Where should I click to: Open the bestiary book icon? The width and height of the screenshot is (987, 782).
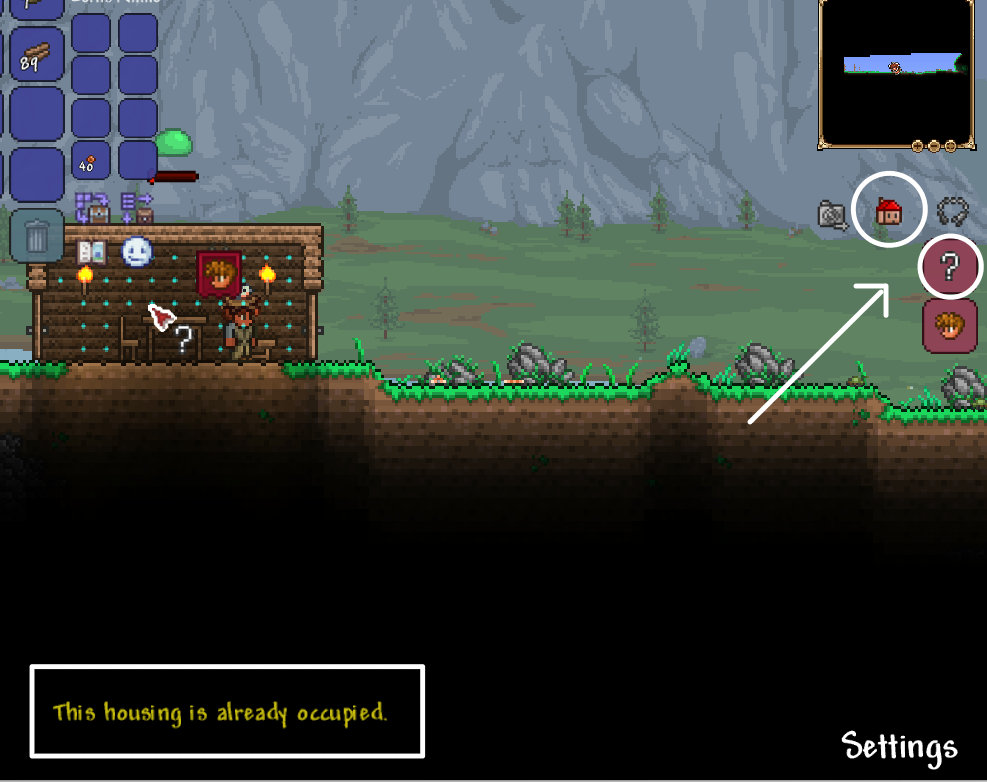pos(92,252)
